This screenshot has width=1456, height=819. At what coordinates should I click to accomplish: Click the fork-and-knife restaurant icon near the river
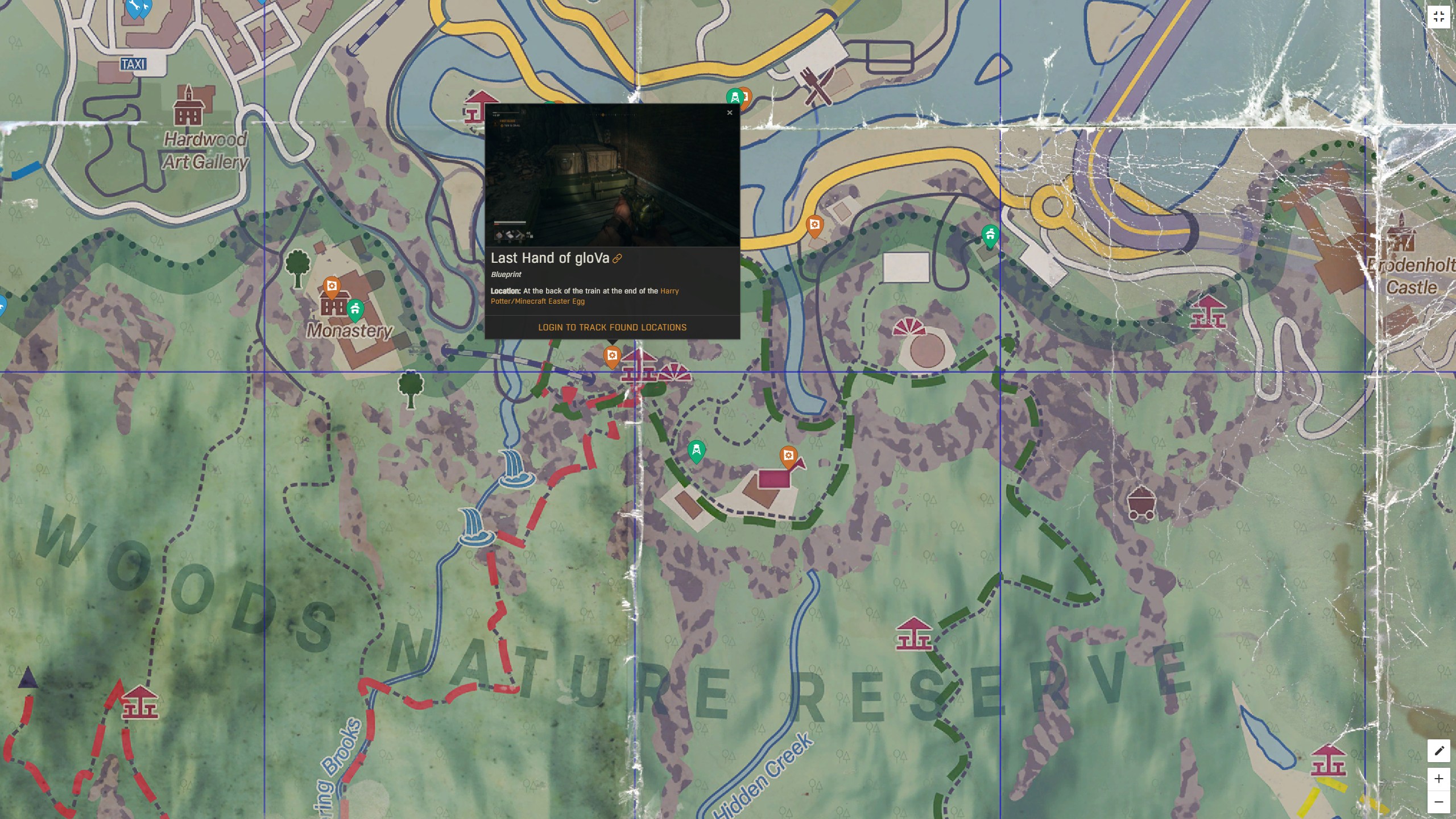[x=817, y=86]
